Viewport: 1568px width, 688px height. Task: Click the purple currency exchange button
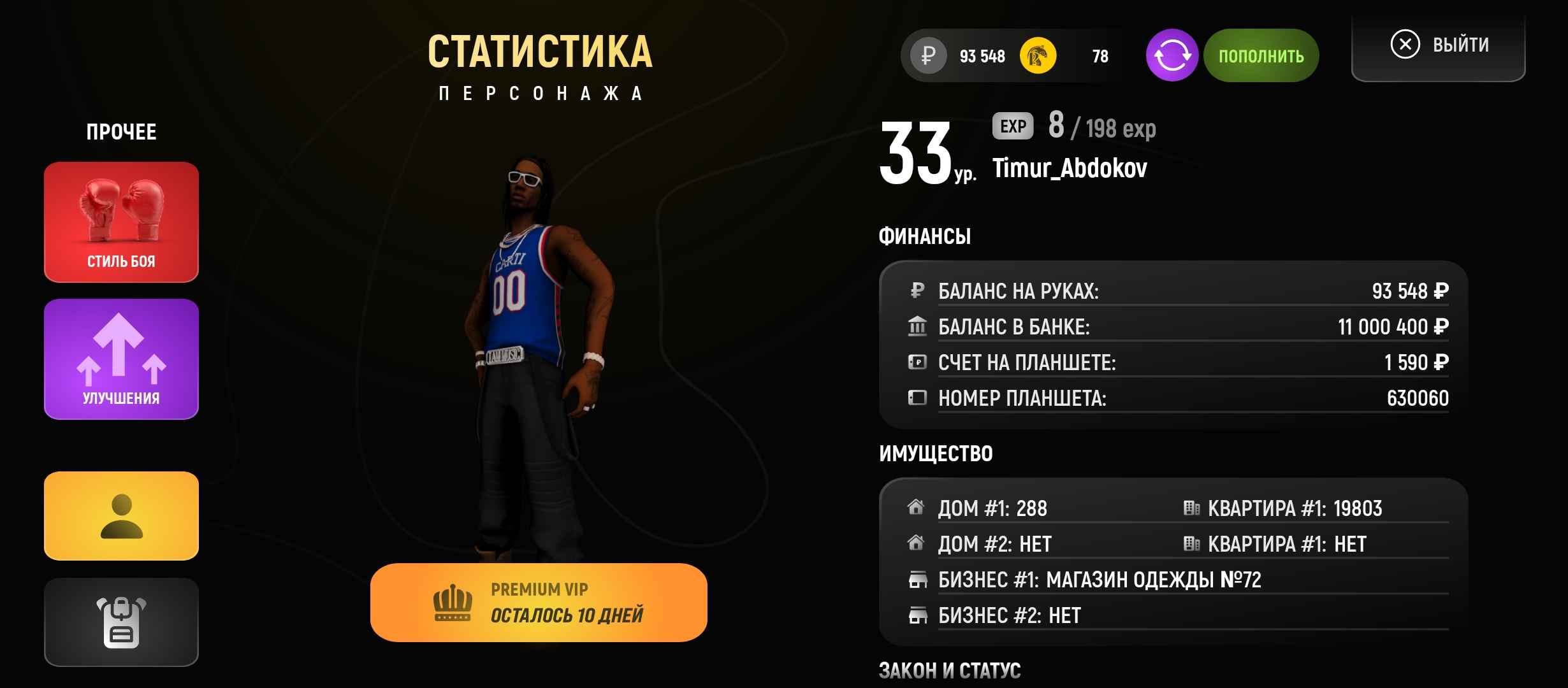[1172, 56]
